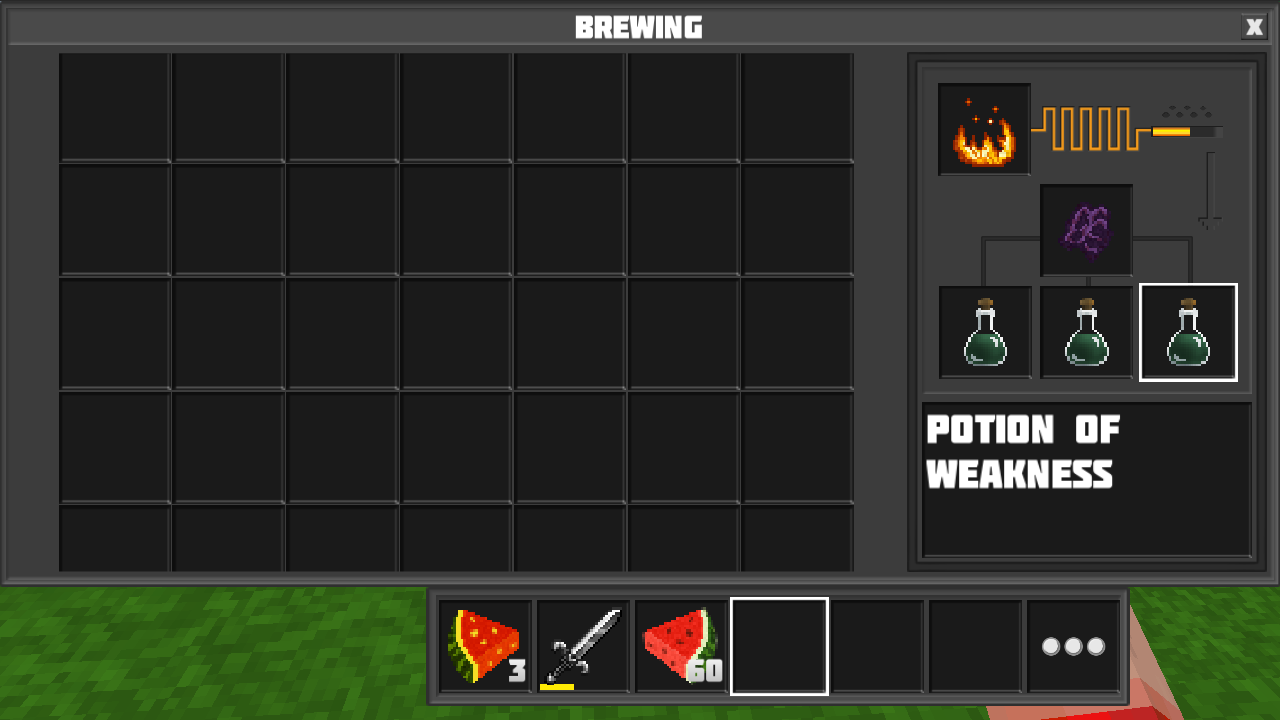1280x720 pixels.
Task: Click the Brewing title bar
Action: [640, 27]
